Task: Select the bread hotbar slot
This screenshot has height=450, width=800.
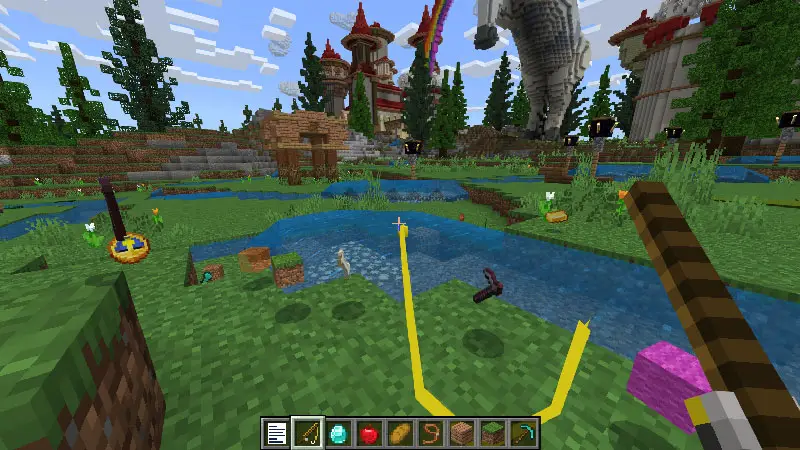Action: tap(400, 434)
